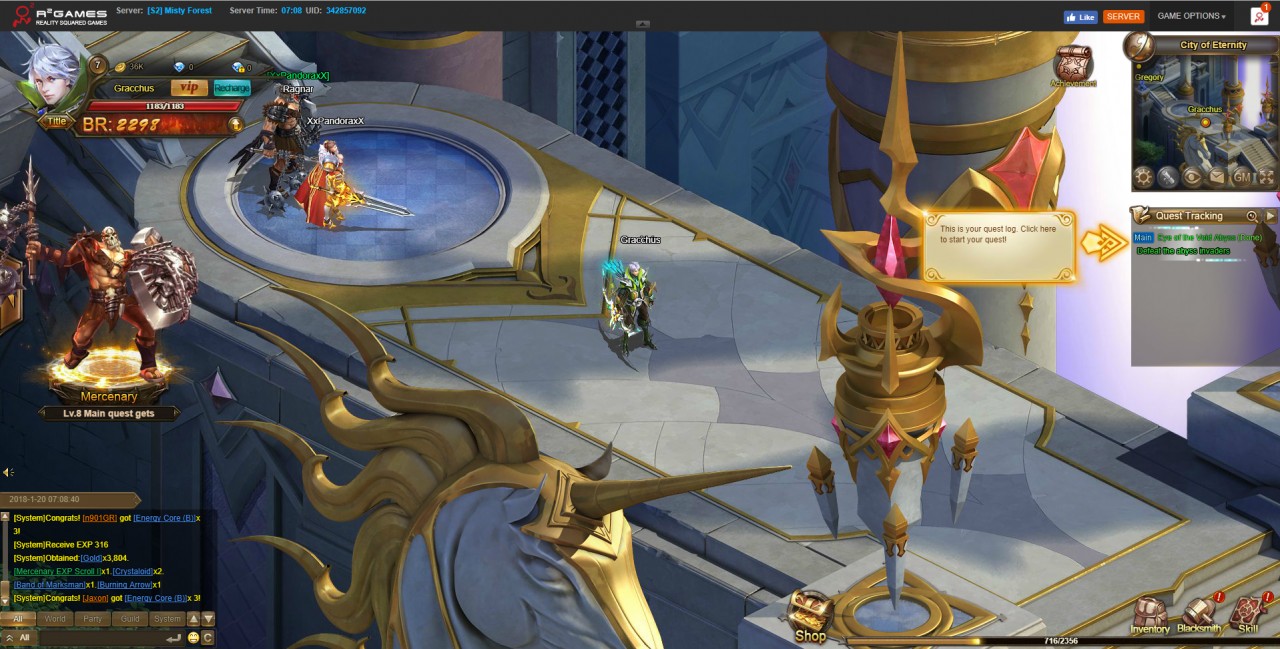
Task: Click the teal Recharge button
Action: (x=232, y=88)
